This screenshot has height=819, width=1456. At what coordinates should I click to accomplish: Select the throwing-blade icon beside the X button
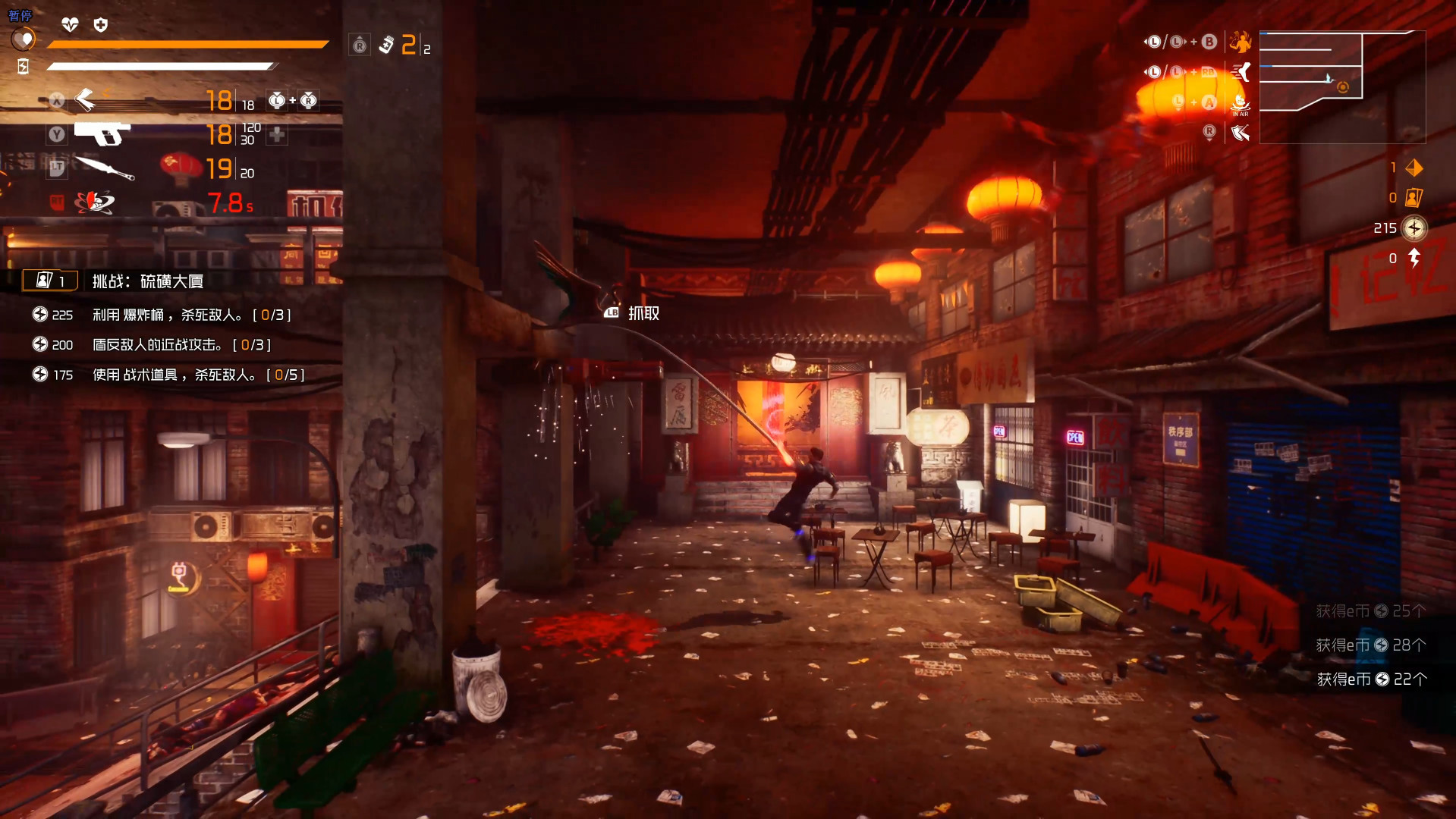click(x=87, y=99)
